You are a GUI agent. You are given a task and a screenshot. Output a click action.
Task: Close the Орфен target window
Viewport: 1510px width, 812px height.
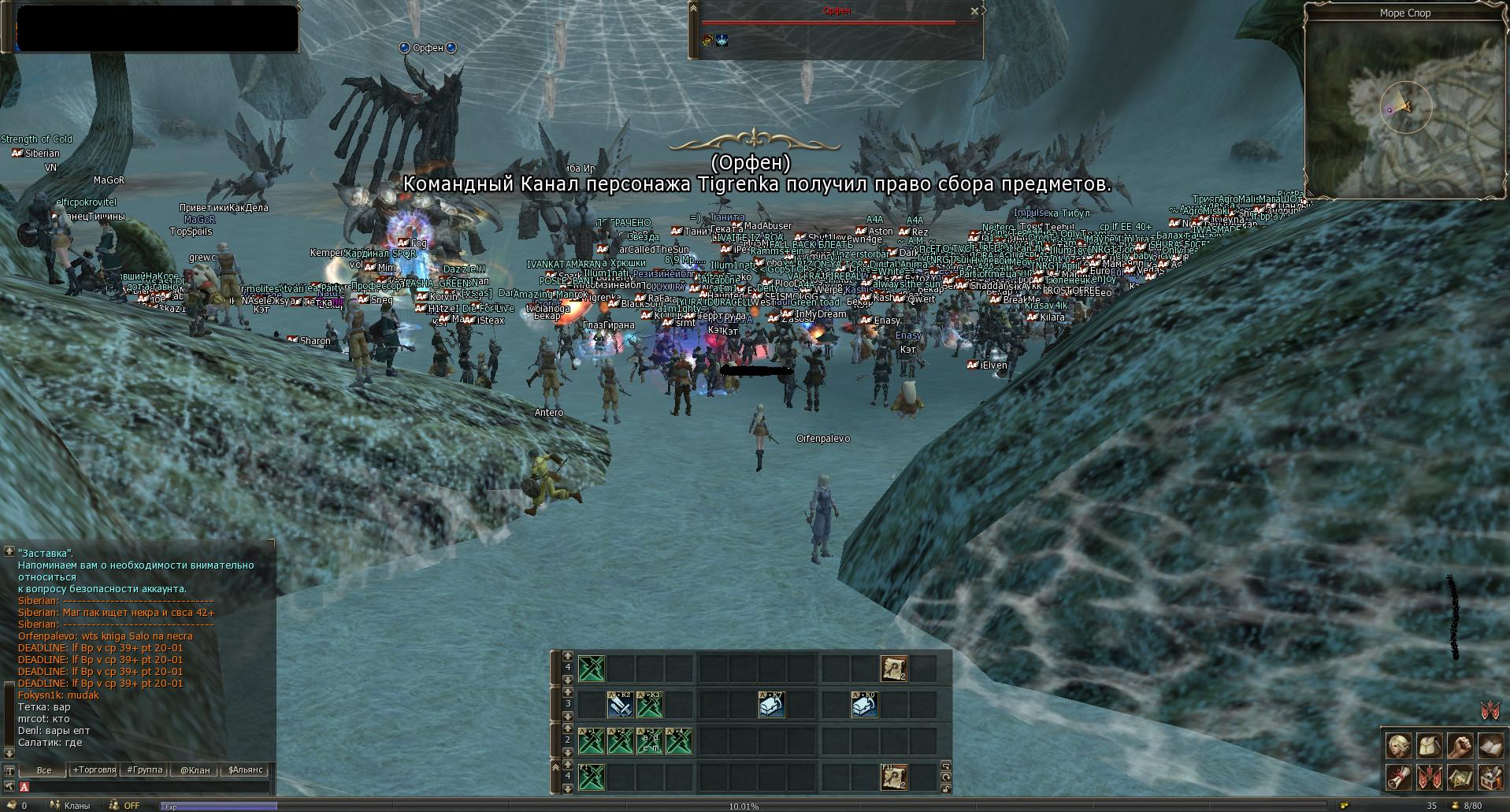(x=974, y=11)
